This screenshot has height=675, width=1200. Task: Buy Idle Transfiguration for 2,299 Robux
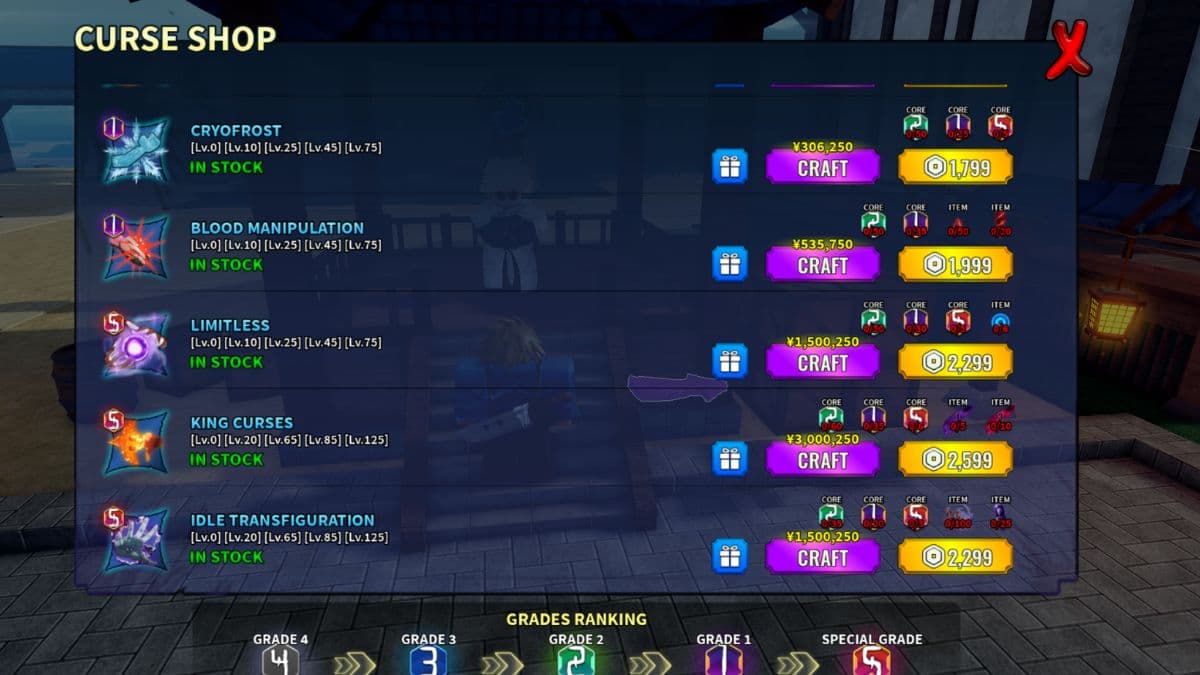pos(955,557)
